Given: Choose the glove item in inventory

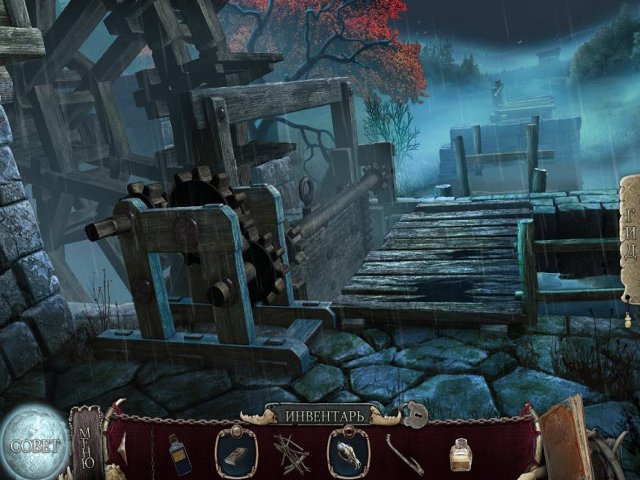Looking at the screenshot, I should [348, 451].
